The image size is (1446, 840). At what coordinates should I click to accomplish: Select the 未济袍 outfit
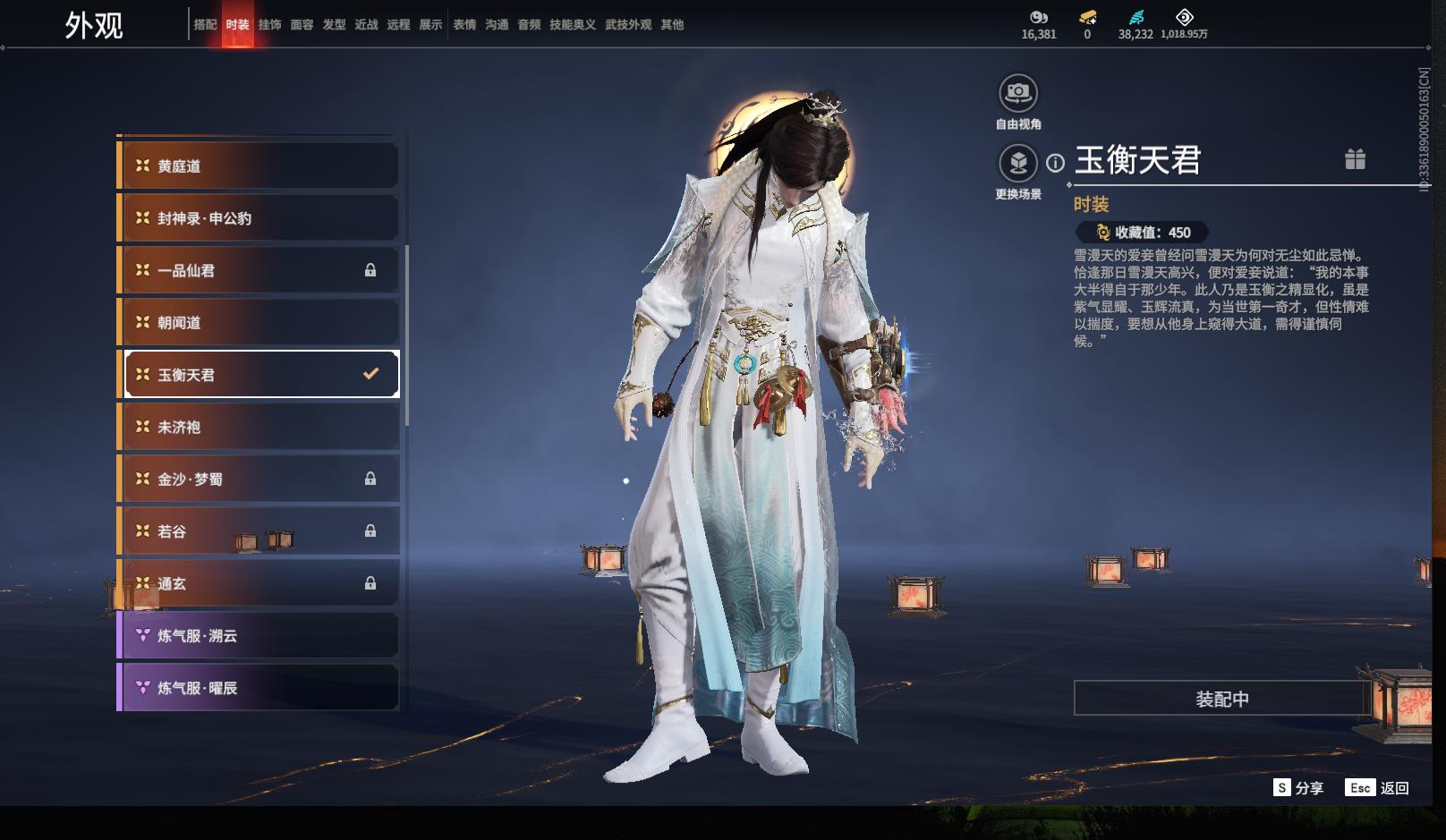click(x=259, y=428)
